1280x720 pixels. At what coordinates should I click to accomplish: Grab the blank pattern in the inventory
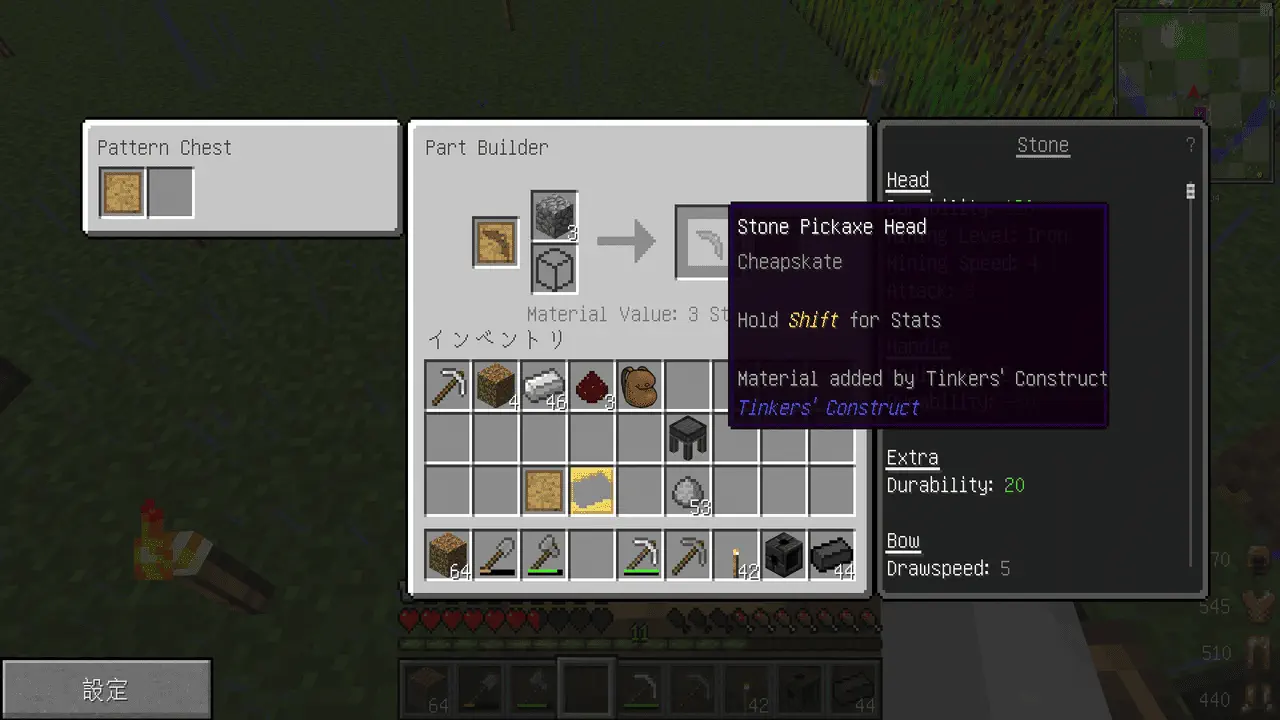pos(544,491)
